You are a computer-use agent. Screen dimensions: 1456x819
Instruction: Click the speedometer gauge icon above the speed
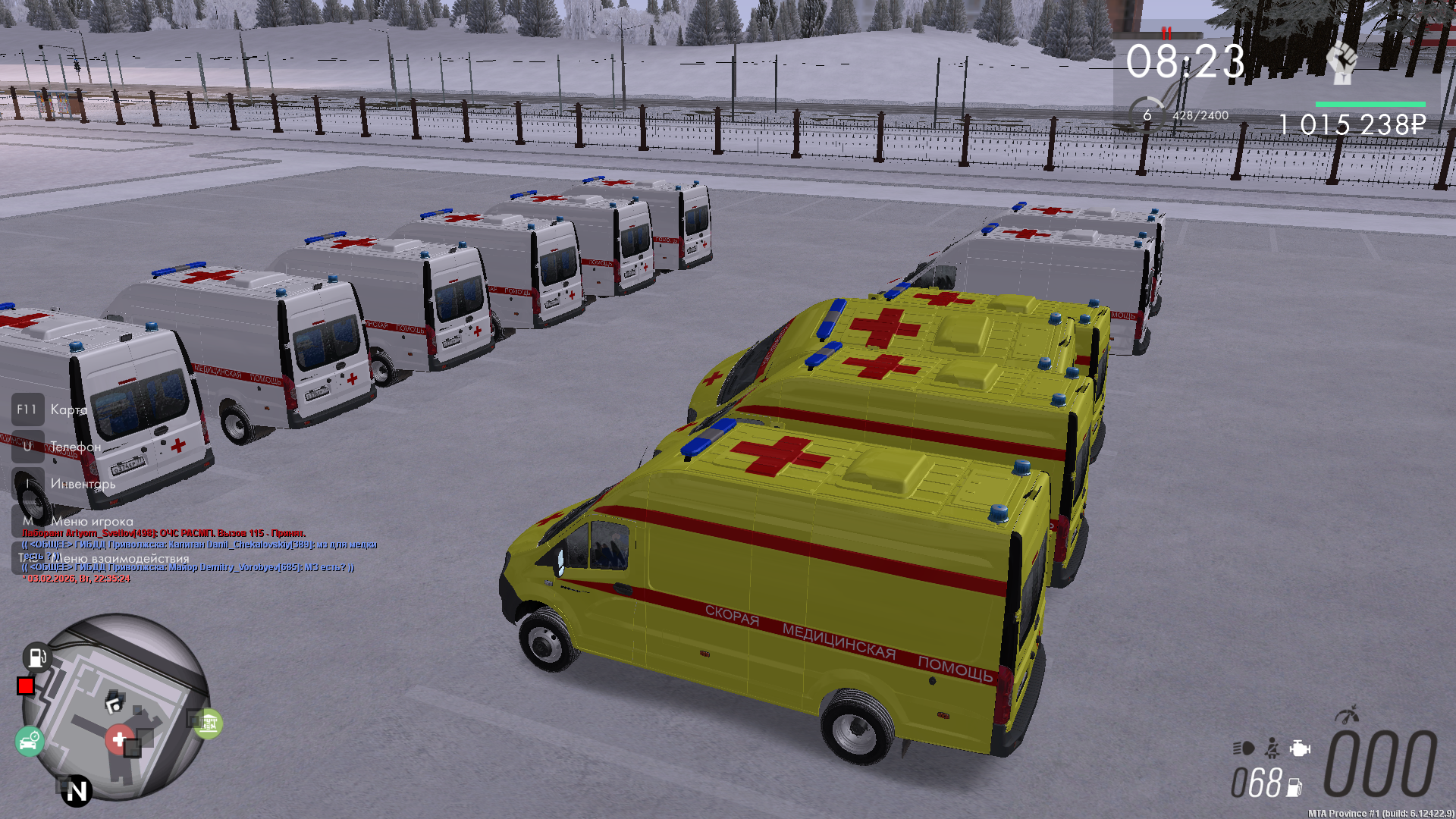(1348, 715)
